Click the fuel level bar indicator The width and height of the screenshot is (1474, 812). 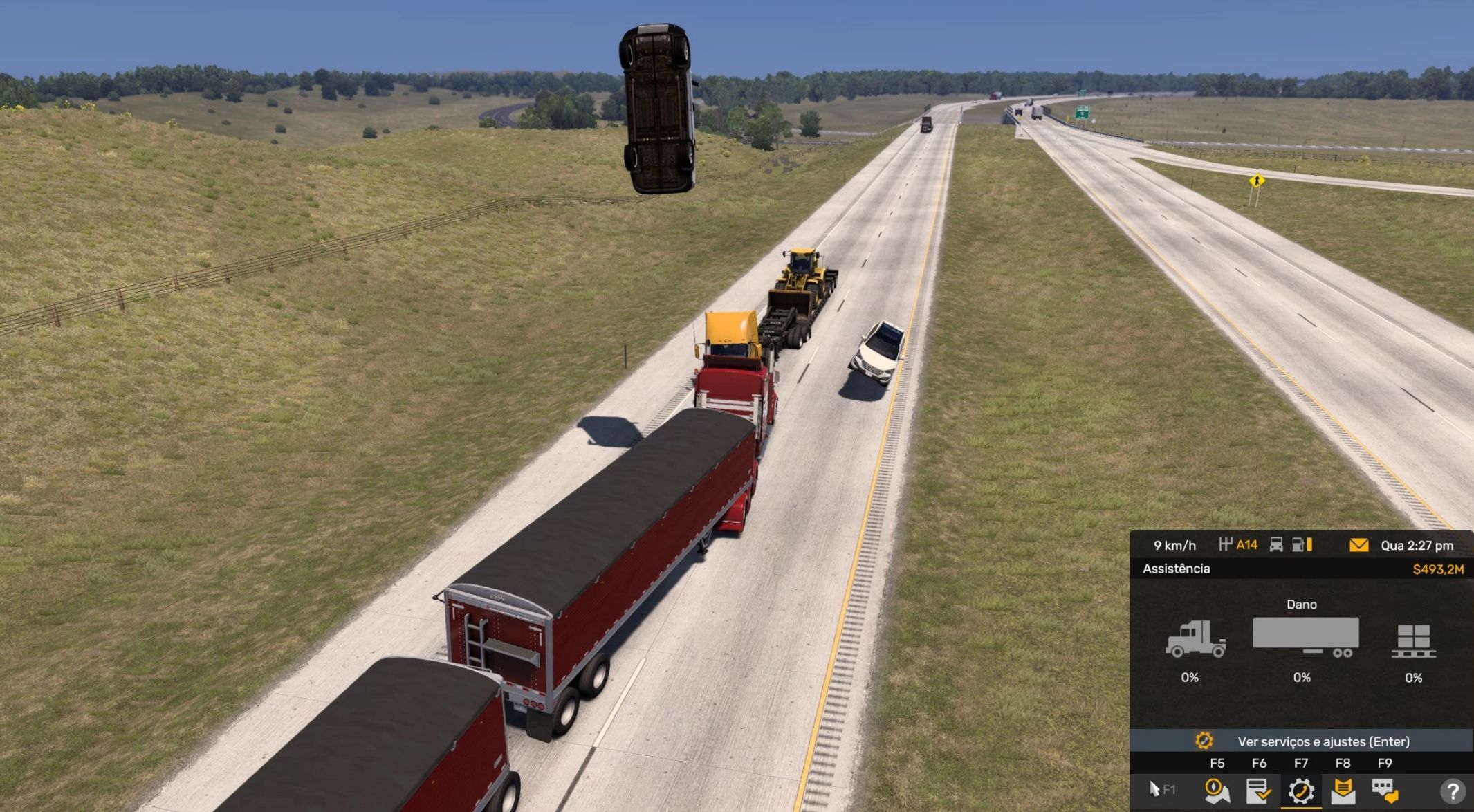click(x=1309, y=546)
